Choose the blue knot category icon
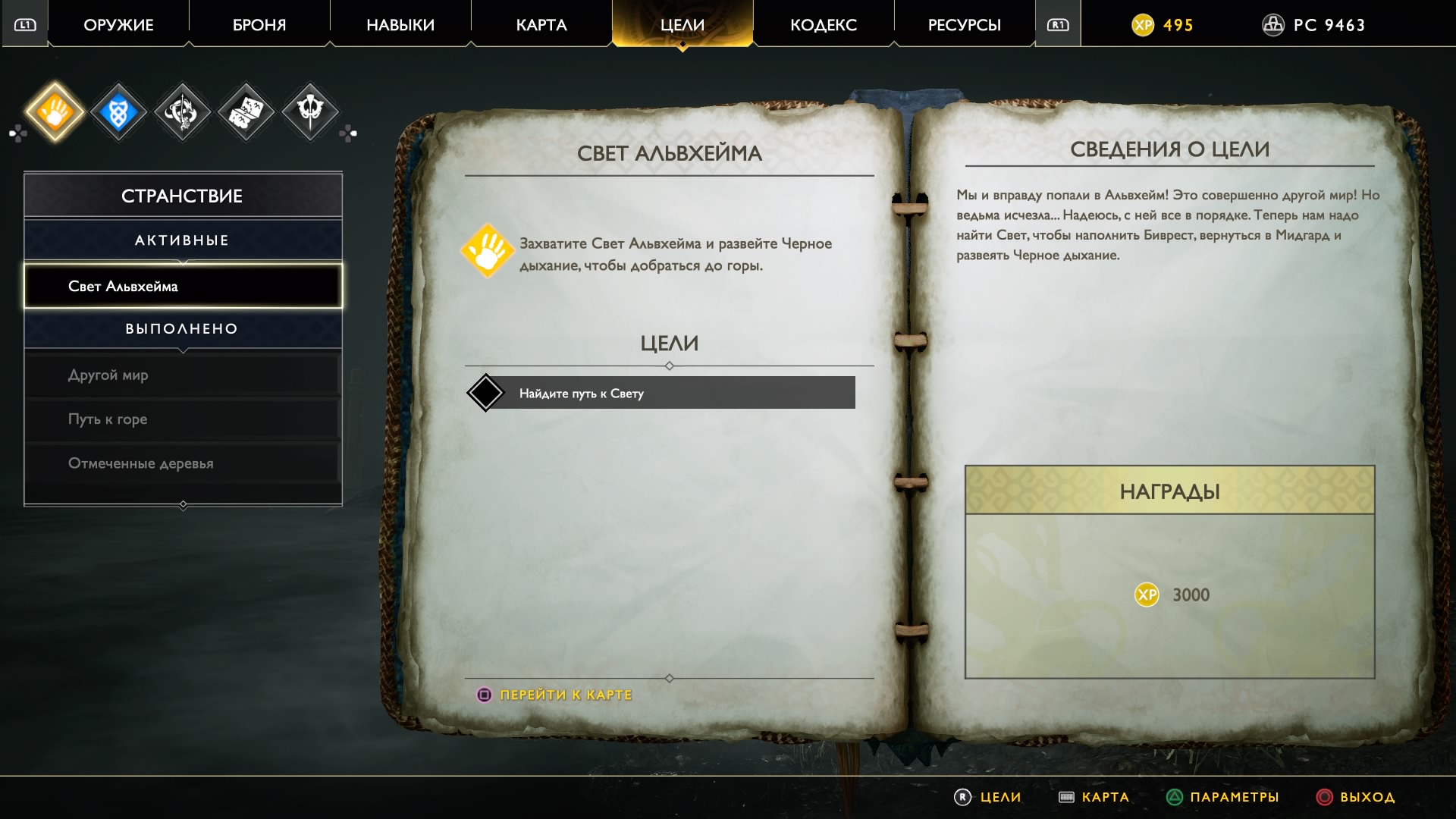Screen dimensions: 1456x819 click(x=118, y=112)
